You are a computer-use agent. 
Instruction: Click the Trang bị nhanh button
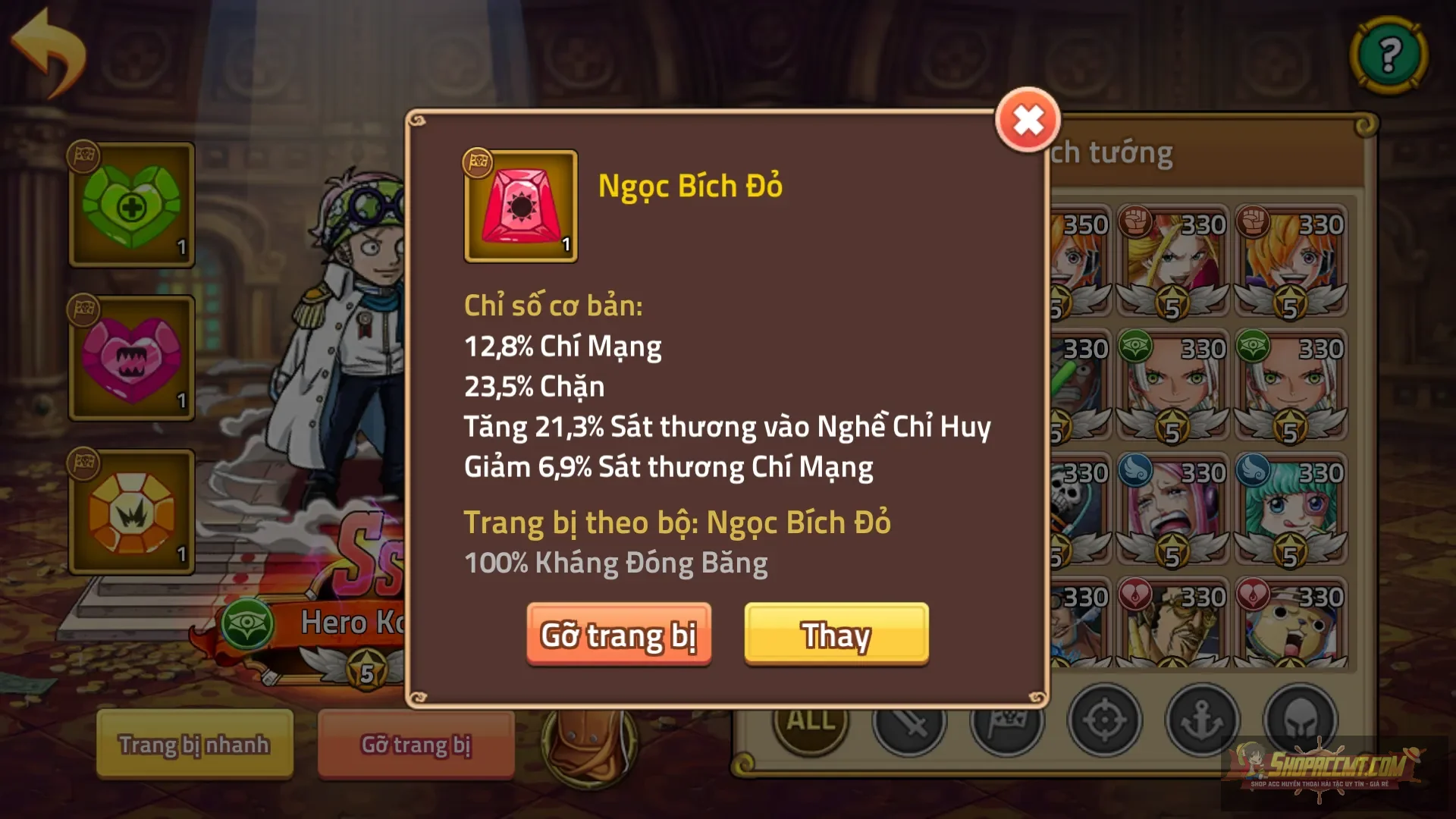click(193, 745)
